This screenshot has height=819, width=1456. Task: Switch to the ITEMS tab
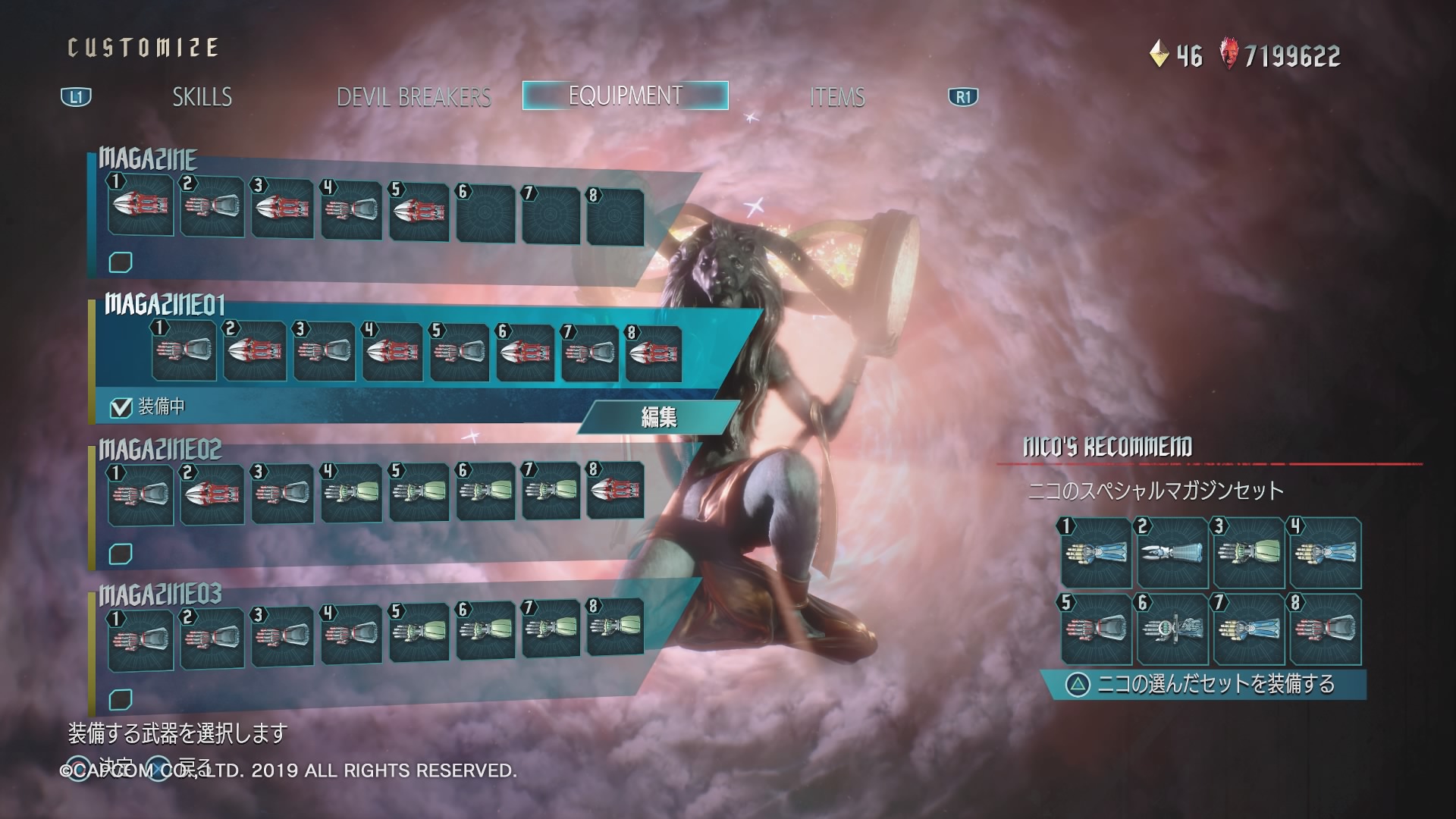tap(839, 97)
